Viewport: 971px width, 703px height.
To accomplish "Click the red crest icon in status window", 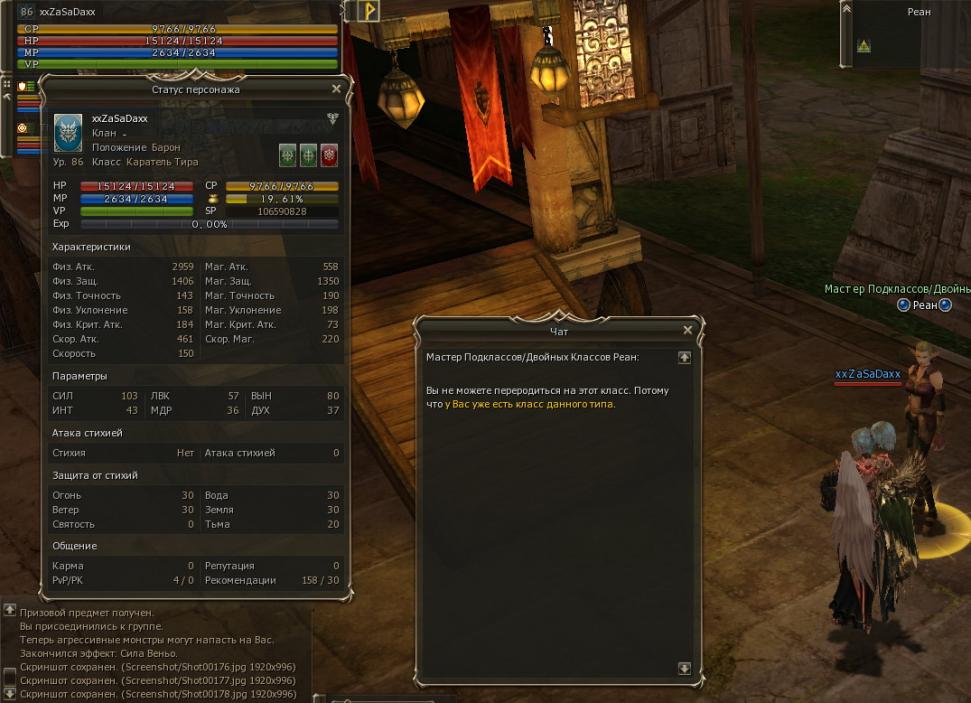I will (329, 155).
